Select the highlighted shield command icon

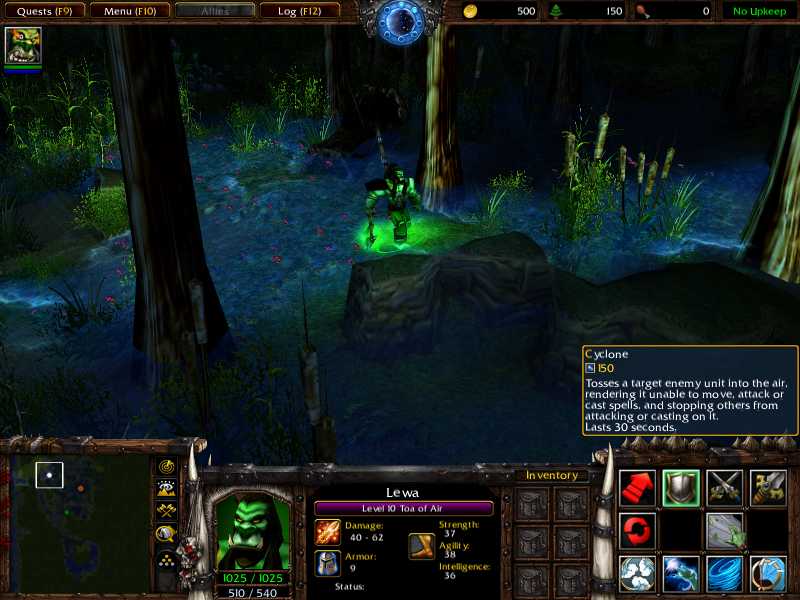pos(681,487)
